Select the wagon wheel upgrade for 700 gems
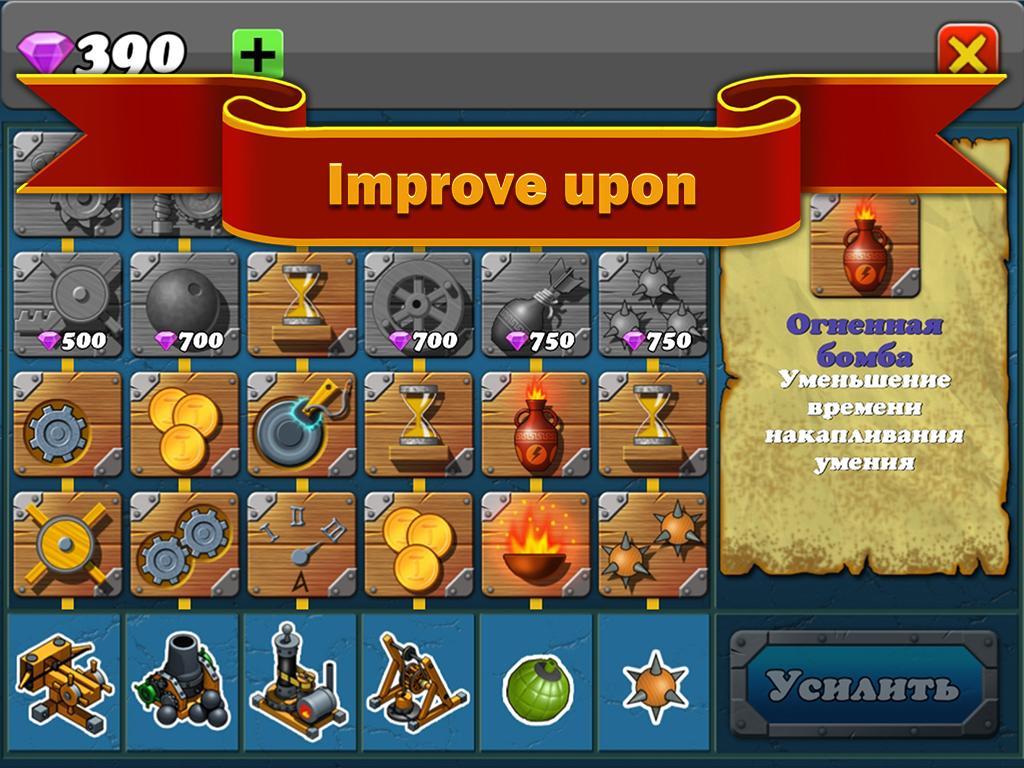This screenshot has width=1024, height=768. tap(418, 304)
